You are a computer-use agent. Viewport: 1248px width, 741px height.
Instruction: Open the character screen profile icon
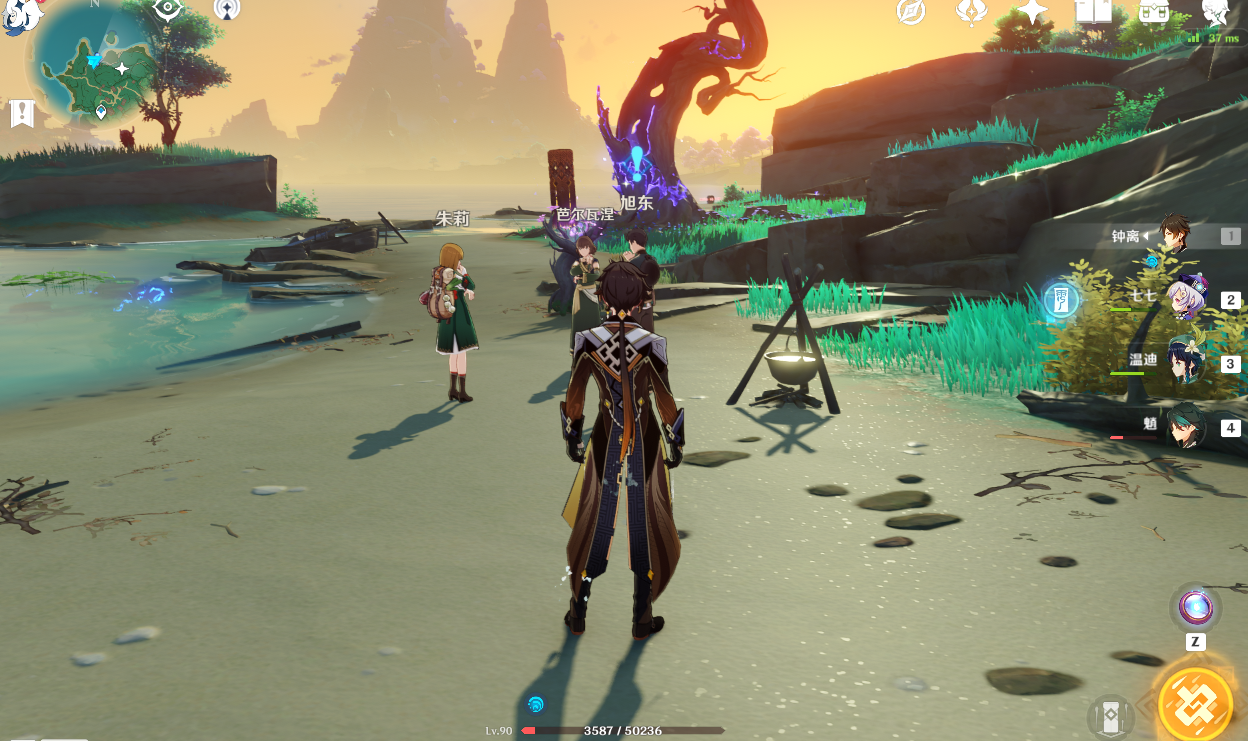coord(1215,12)
